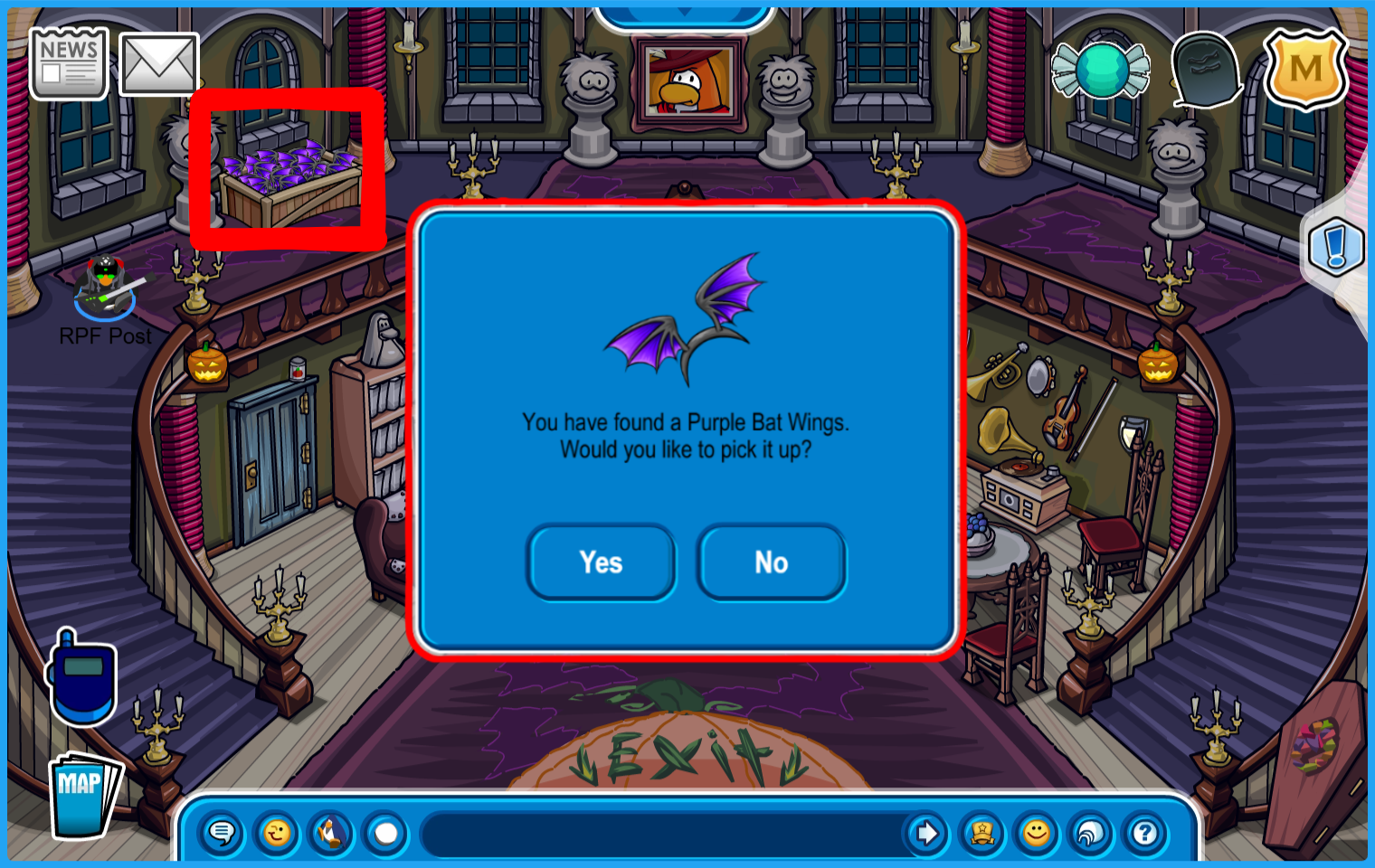Decline the Purple Bat Wings with No

click(x=771, y=562)
